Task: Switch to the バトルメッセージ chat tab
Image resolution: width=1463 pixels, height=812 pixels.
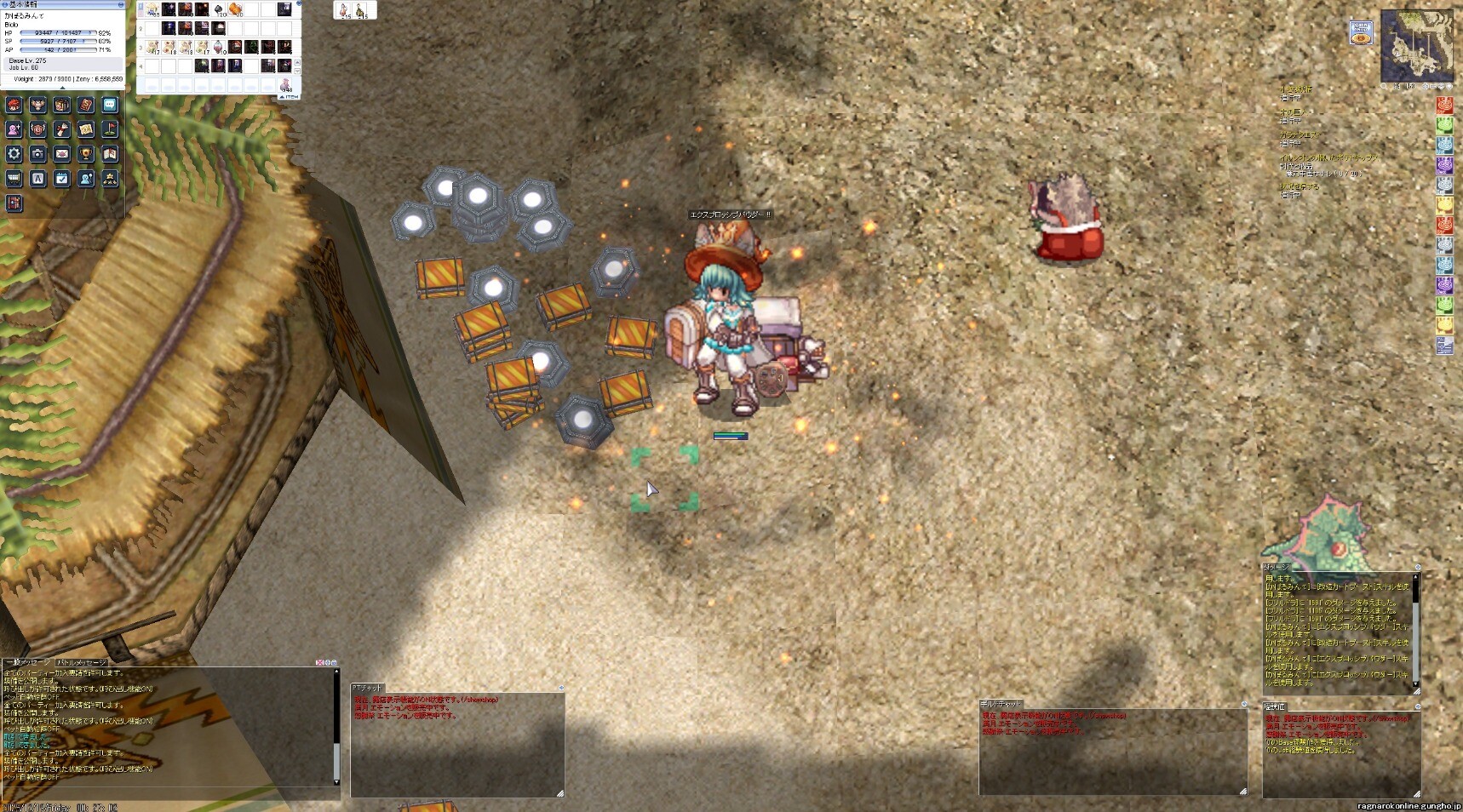Action: pyautogui.click(x=82, y=662)
